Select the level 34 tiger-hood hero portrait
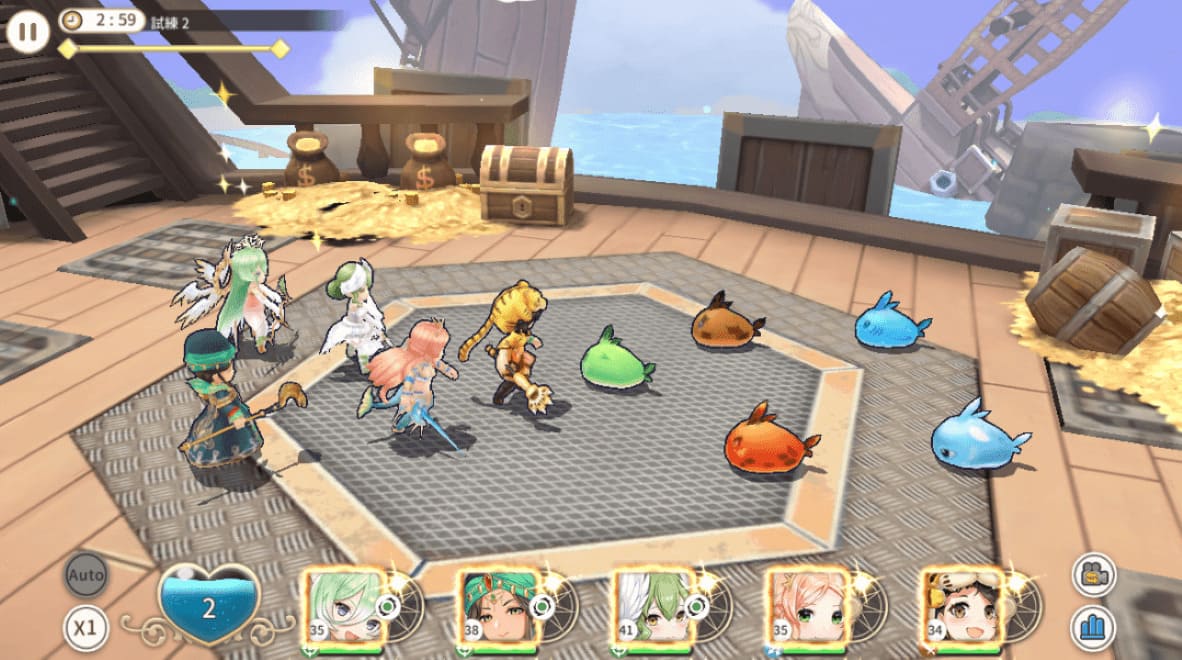The width and height of the screenshot is (1182, 660). tap(961, 607)
